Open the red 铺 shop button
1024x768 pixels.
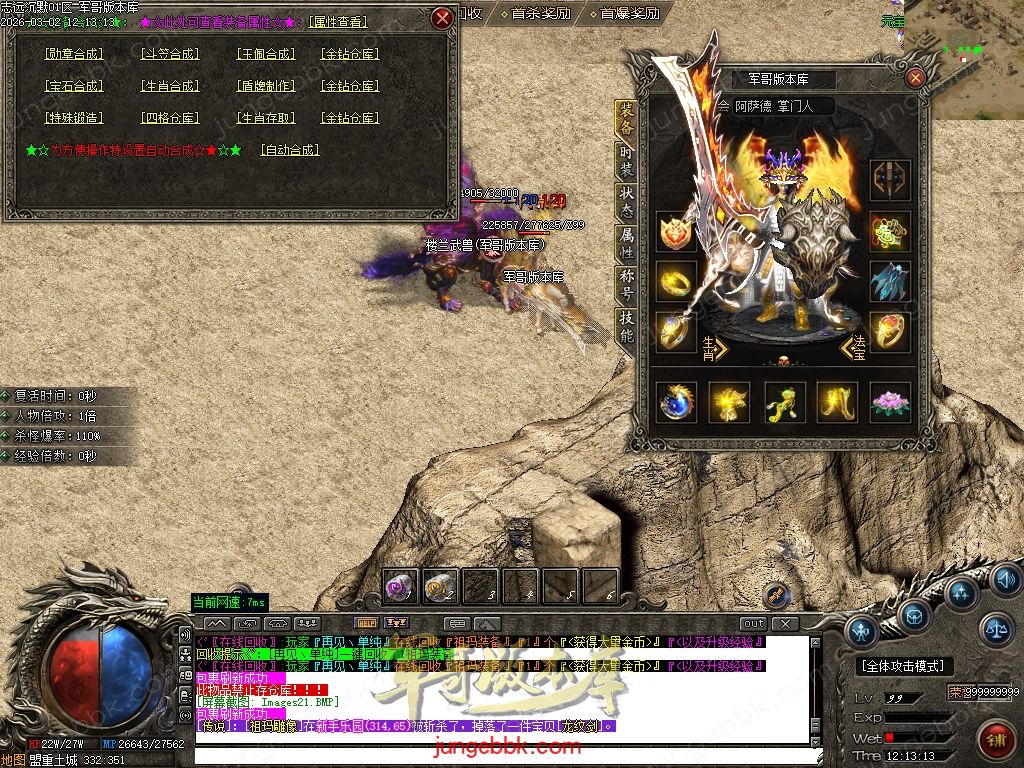tap(995, 740)
